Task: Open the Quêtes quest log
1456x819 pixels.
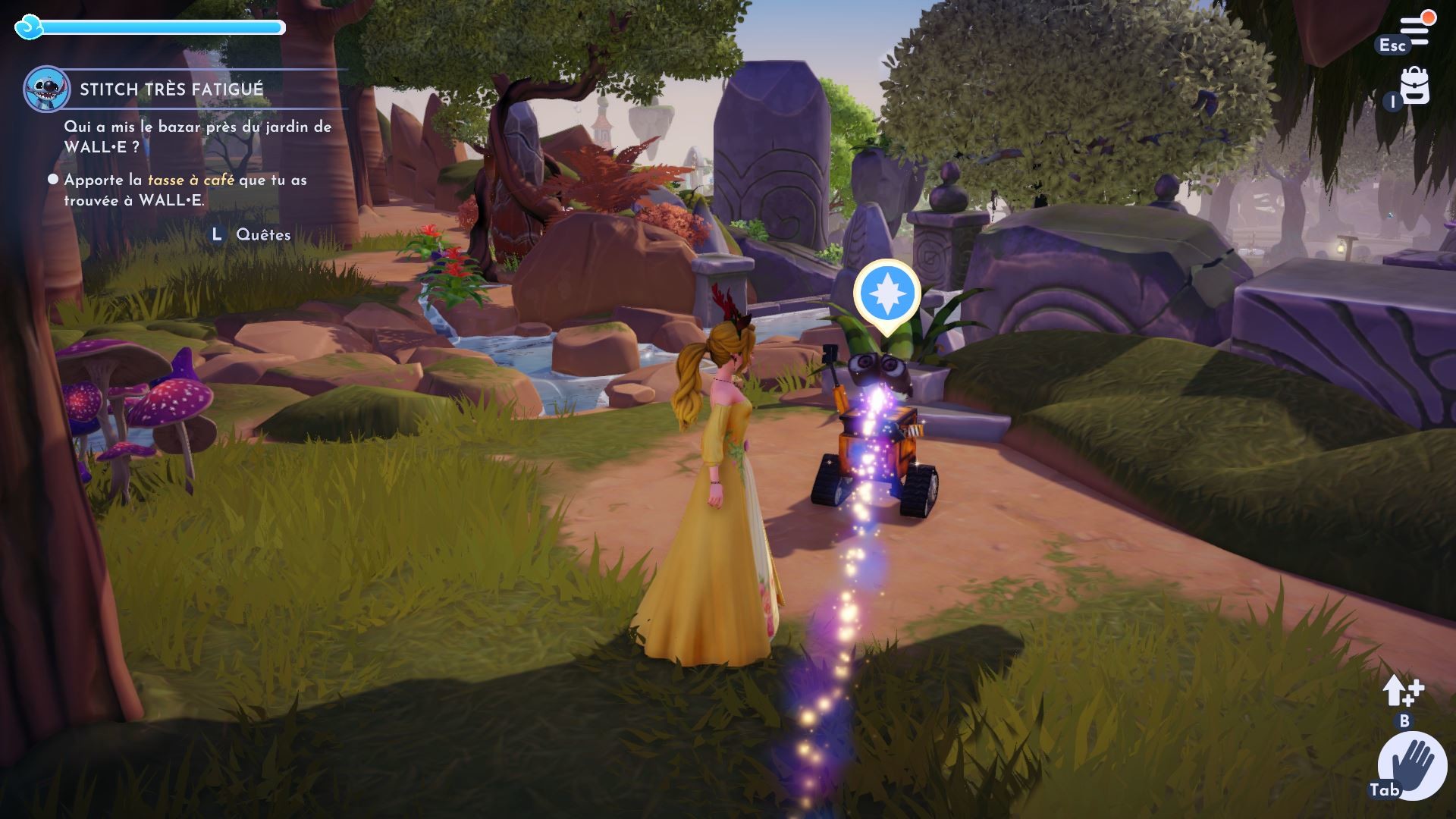Action: [262, 235]
